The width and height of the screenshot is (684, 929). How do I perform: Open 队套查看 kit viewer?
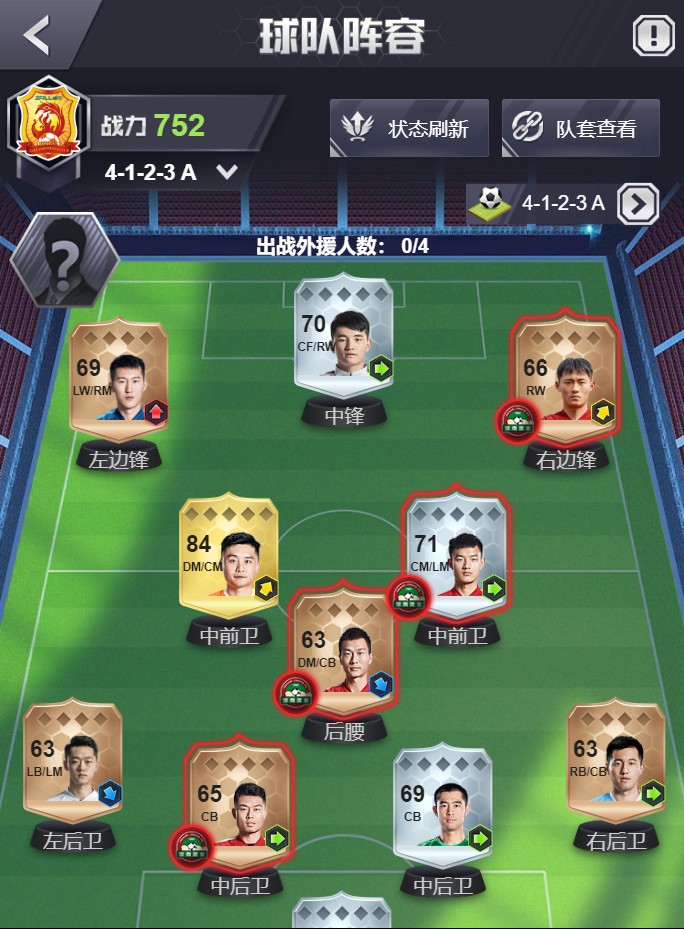[580, 128]
